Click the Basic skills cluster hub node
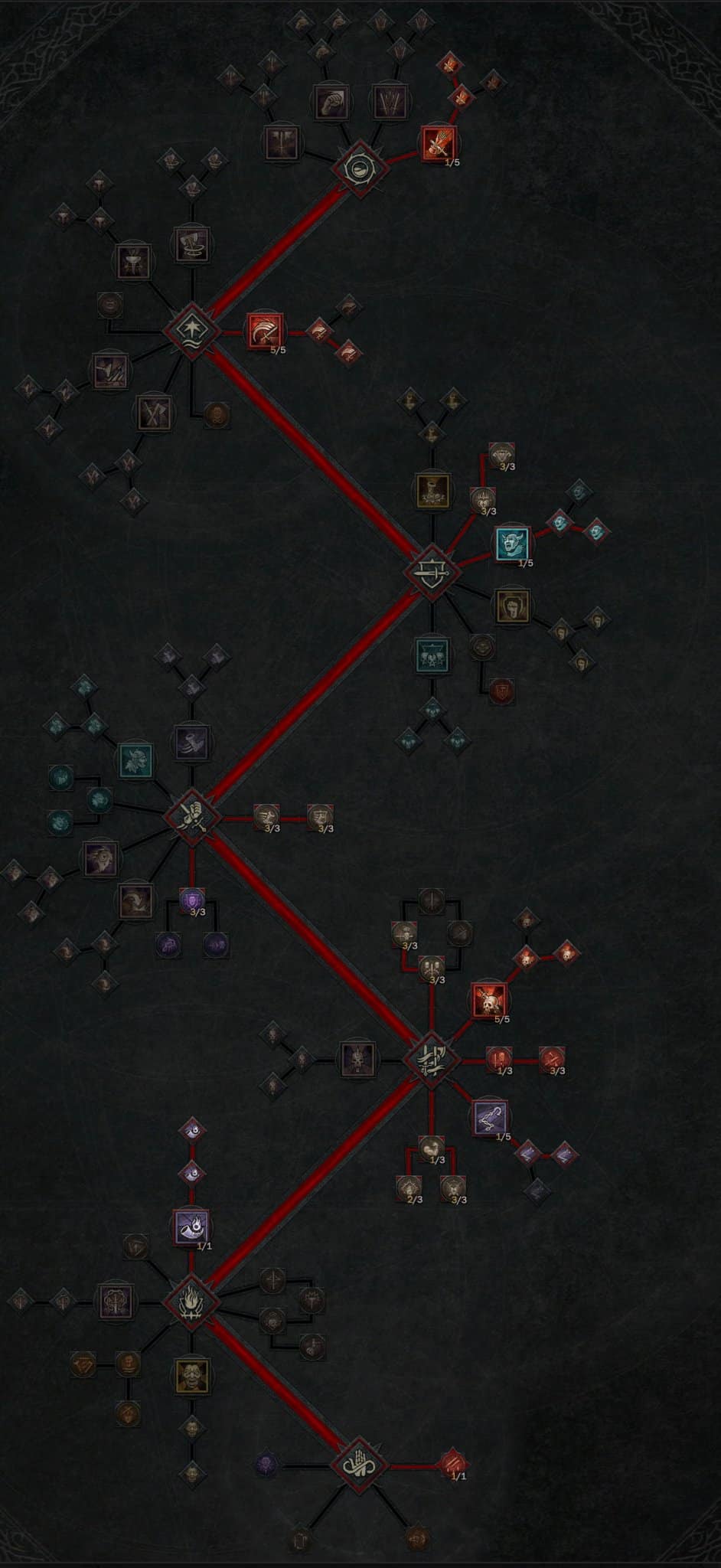The width and height of the screenshot is (721, 1568). pyautogui.click(x=360, y=166)
